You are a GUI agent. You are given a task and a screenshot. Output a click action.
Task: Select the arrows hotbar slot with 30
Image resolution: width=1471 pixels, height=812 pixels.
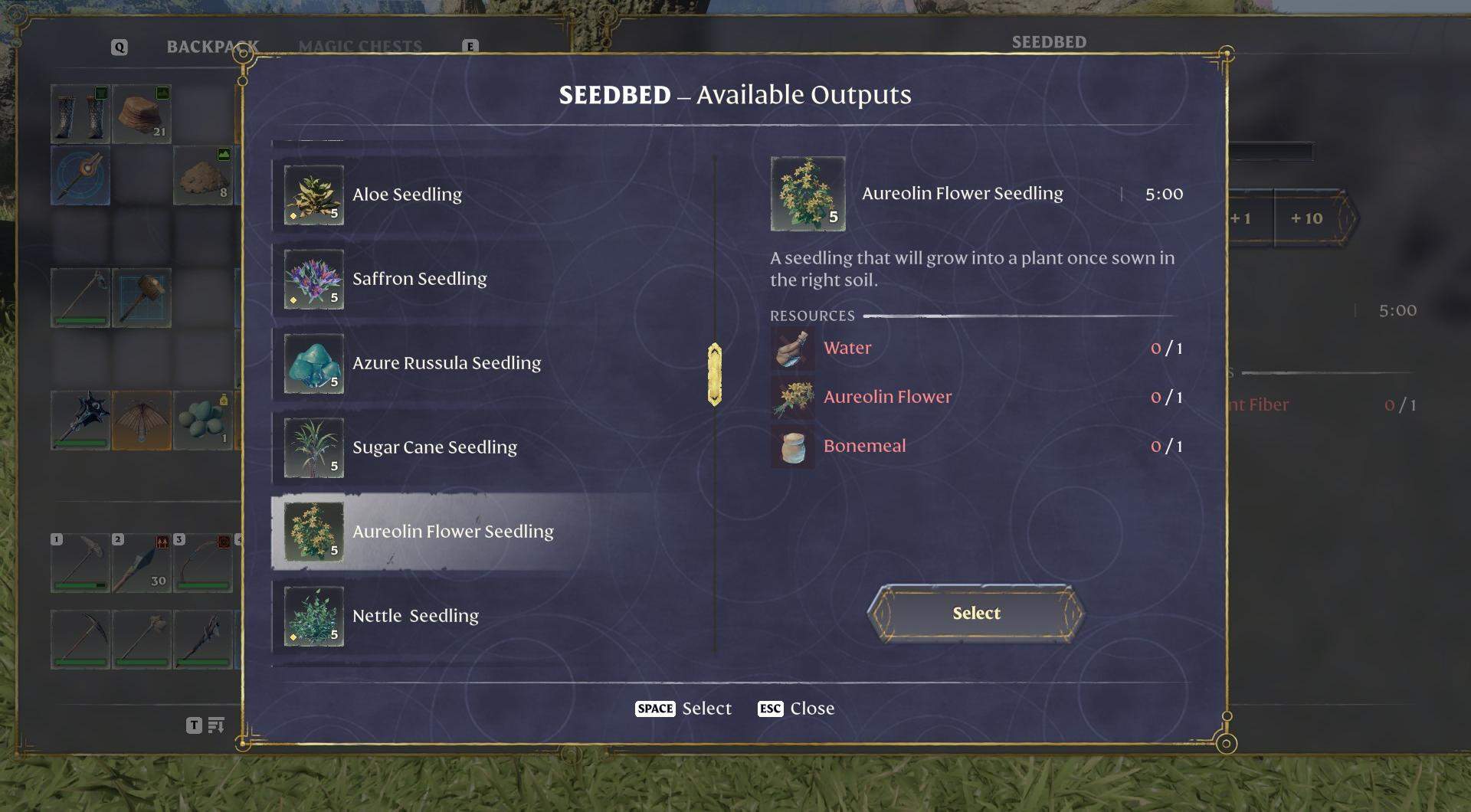click(x=142, y=564)
